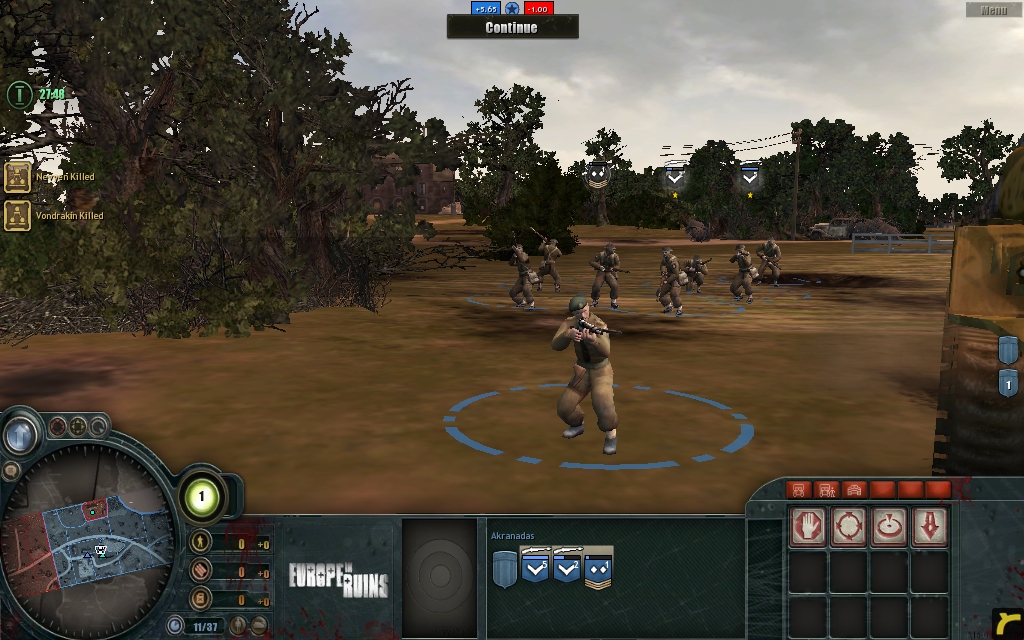Open the green company commander button
Viewport: 1024px width, 640px height.
tap(201, 497)
